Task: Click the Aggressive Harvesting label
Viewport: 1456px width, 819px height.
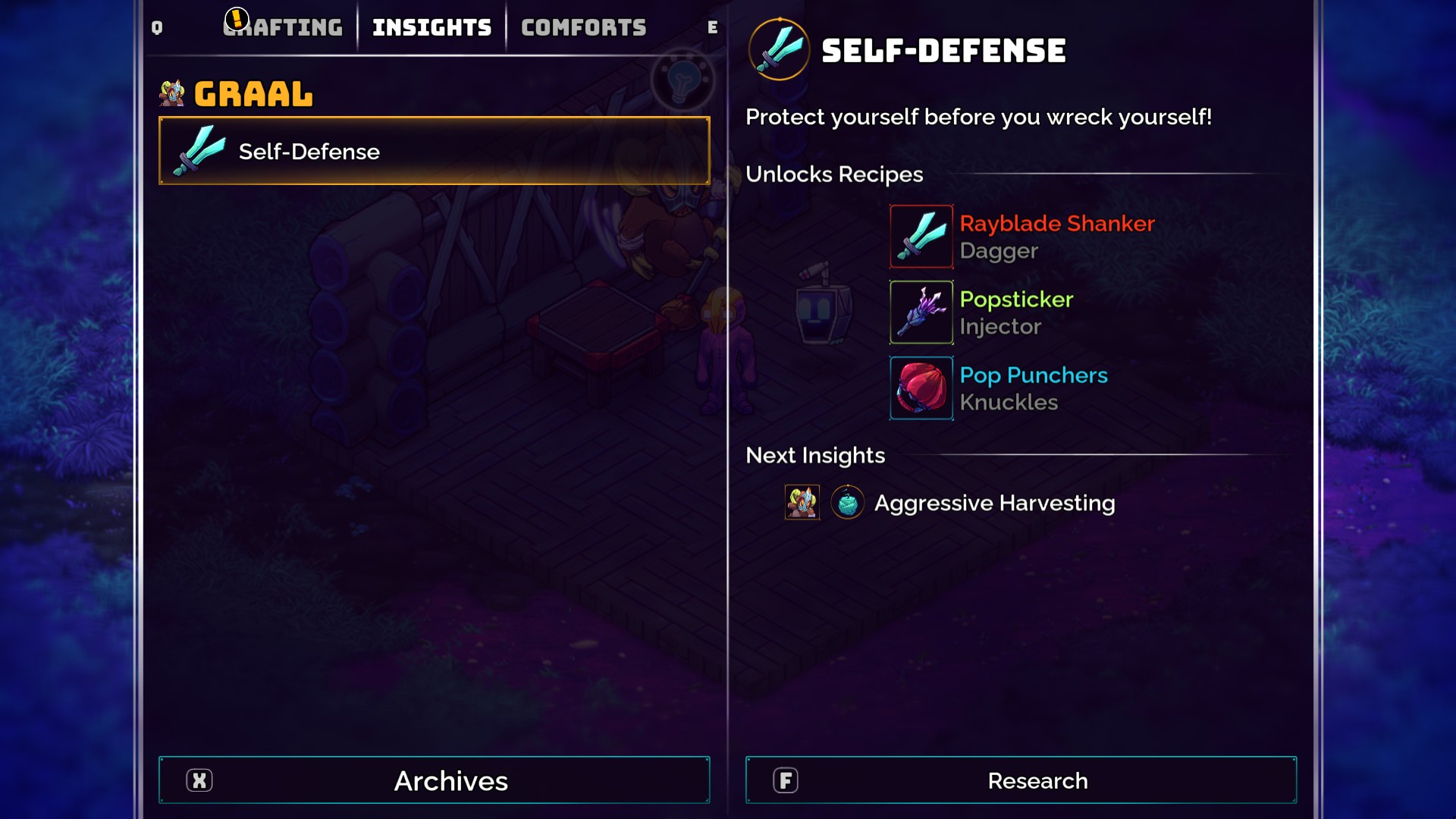Action: click(x=994, y=502)
